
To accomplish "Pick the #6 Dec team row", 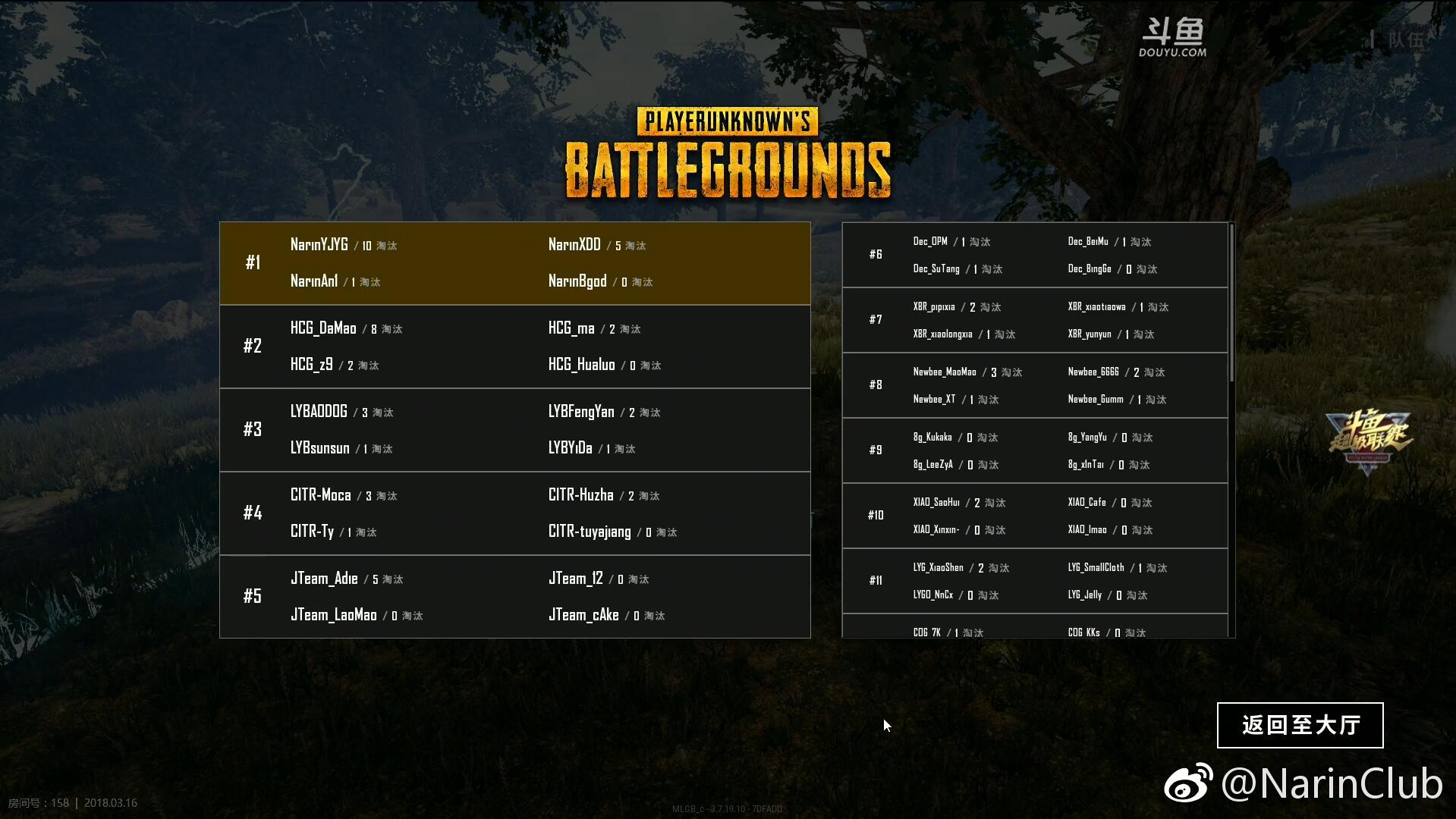I will (x=1034, y=255).
